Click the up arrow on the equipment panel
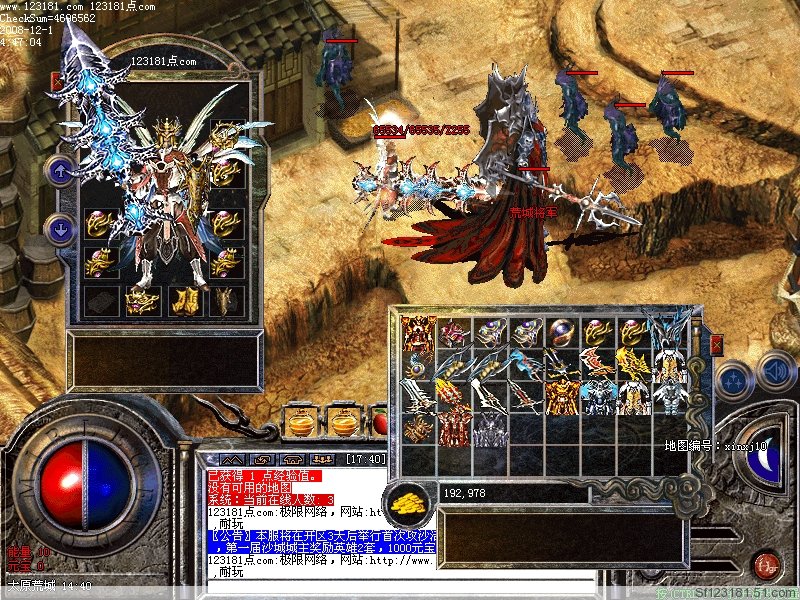800x600 pixels. tap(60, 170)
